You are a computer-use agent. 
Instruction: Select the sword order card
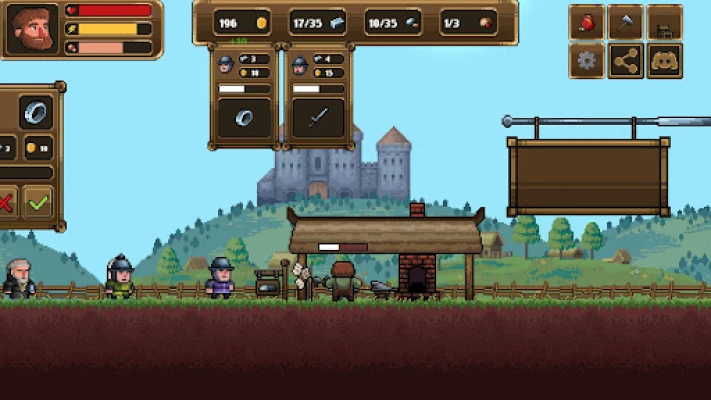click(317, 97)
